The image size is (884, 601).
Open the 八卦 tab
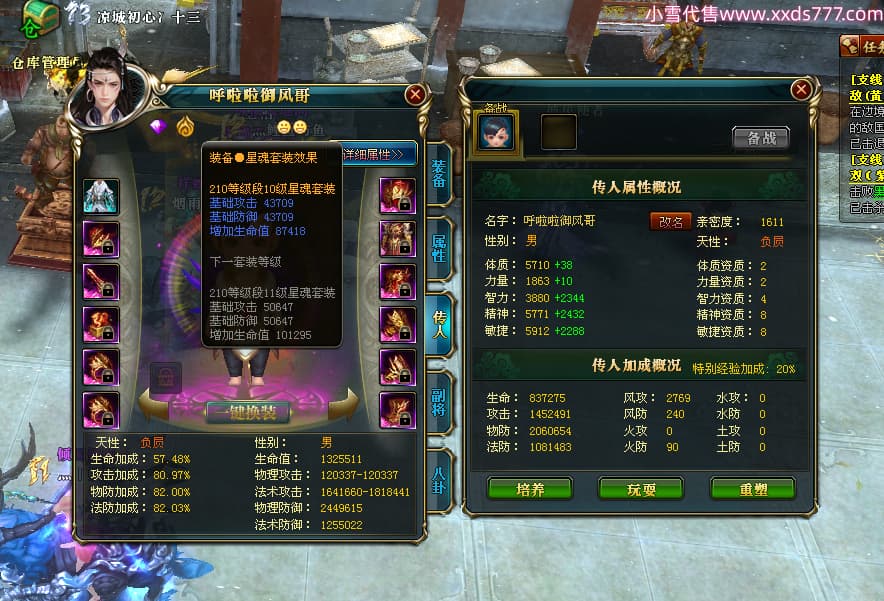click(x=437, y=478)
